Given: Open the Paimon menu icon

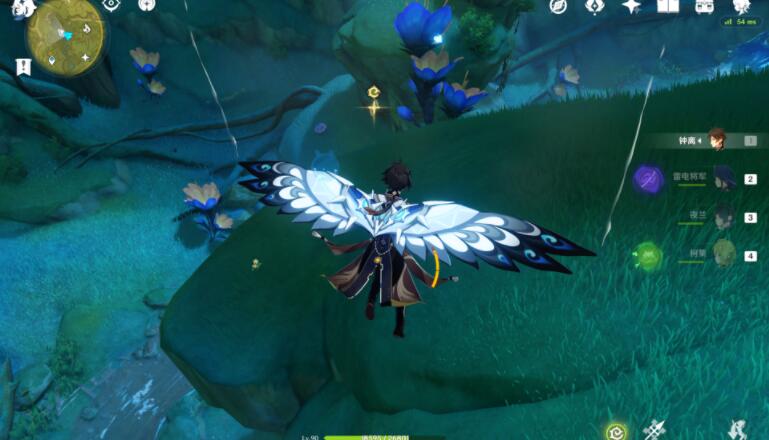Looking at the screenshot, I should [24, 8].
